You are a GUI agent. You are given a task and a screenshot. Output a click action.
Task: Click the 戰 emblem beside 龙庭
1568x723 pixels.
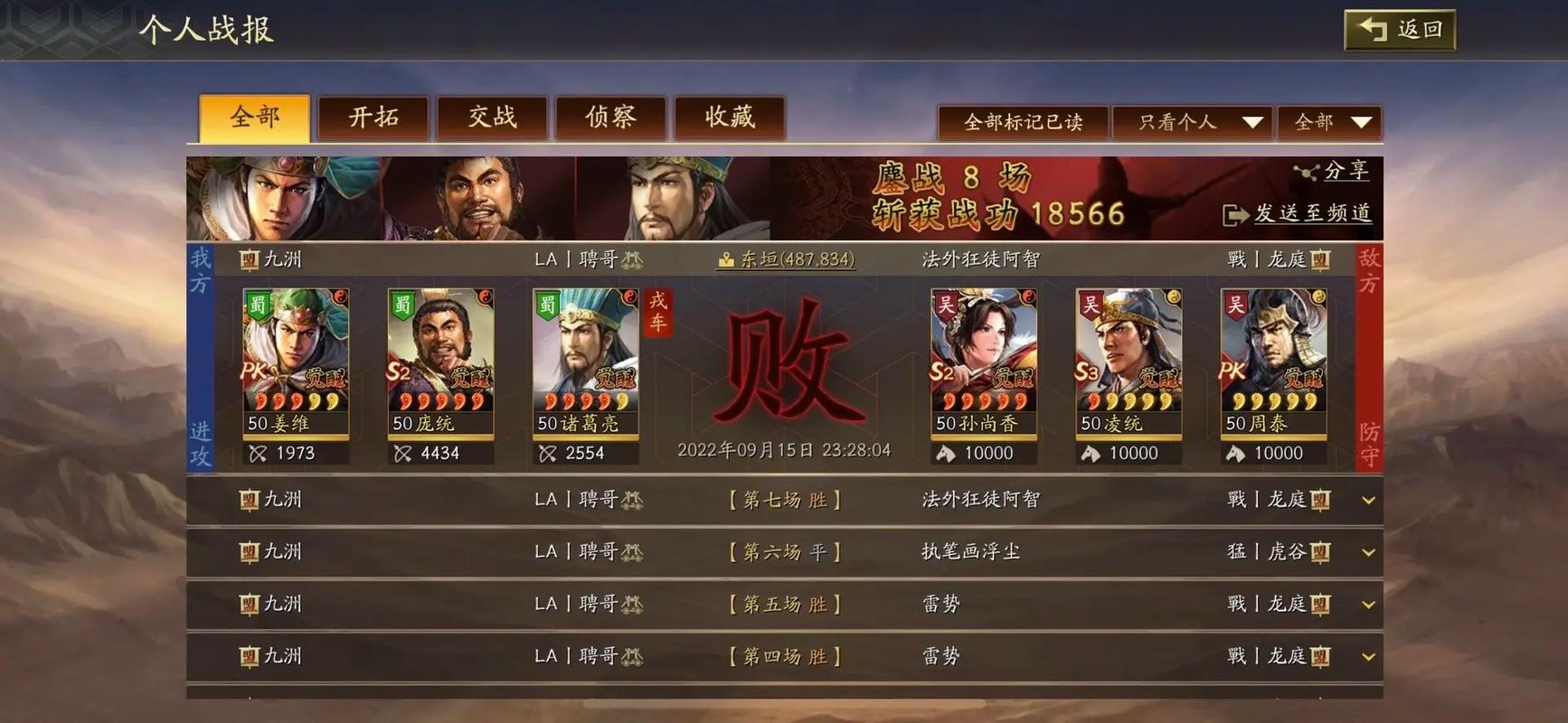(1238, 259)
